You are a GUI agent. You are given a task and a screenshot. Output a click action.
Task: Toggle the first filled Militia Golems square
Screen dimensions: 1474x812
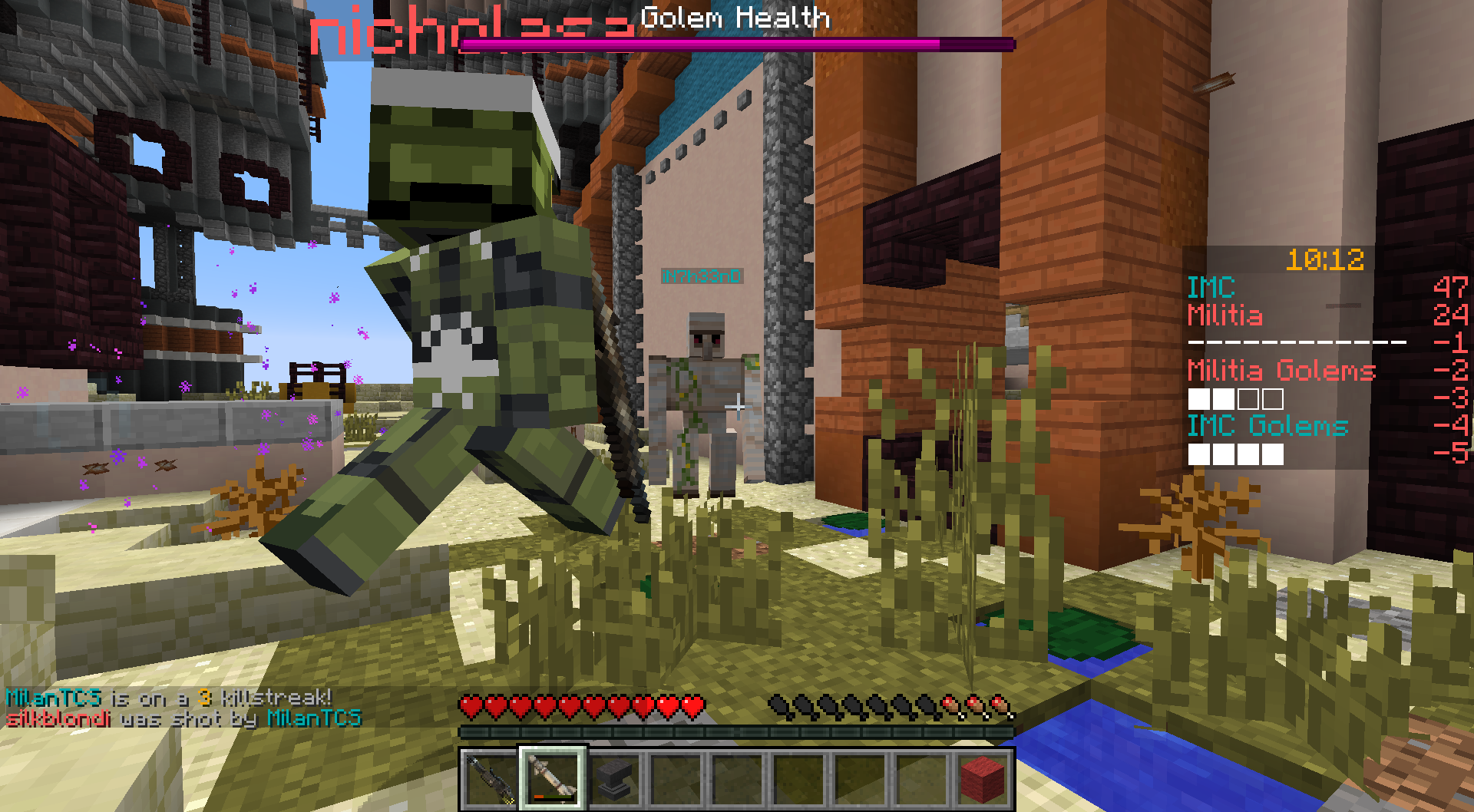(x=1198, y=398)
